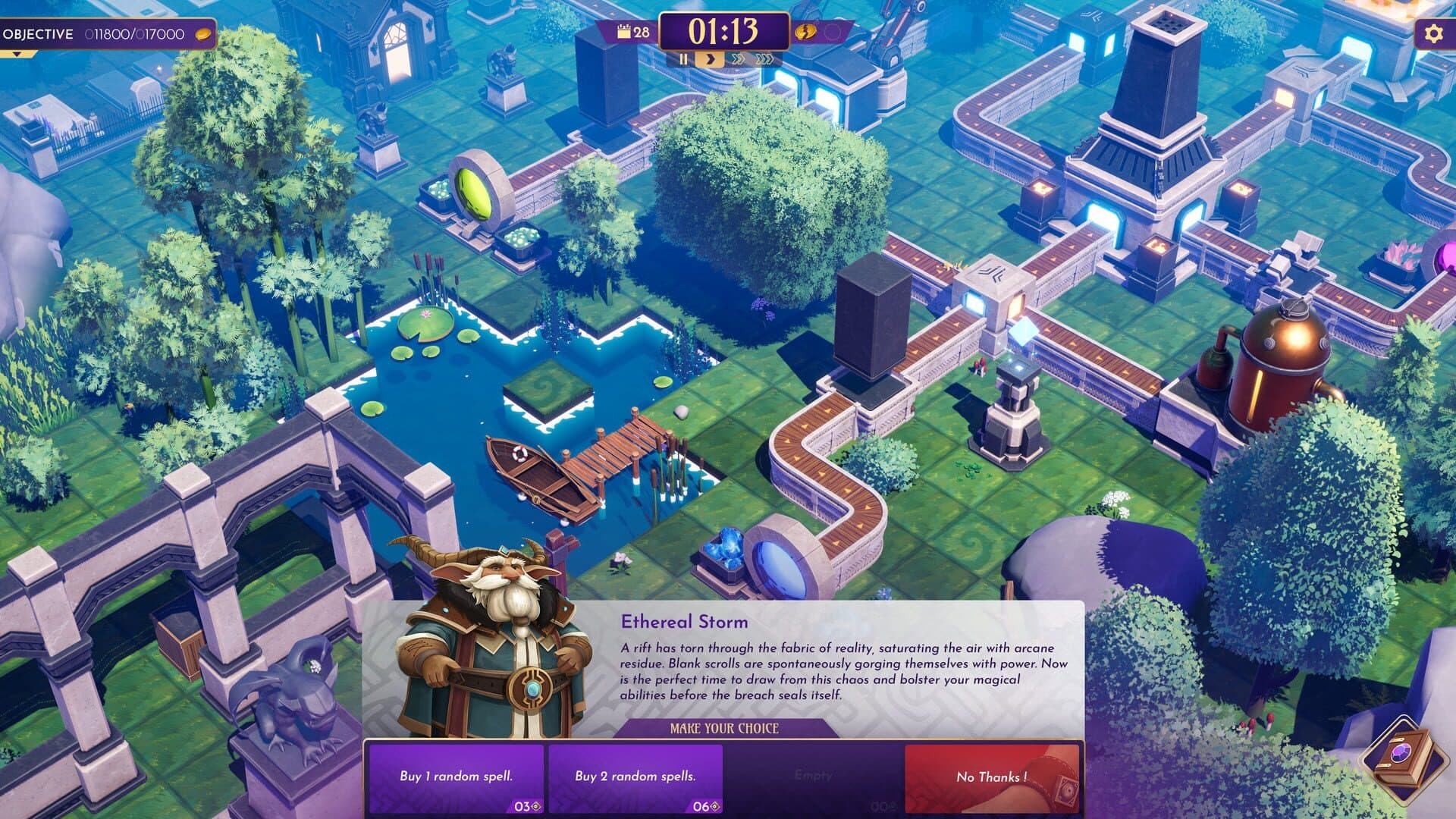Screen dimensions: 1456x819
Task: Click the objective progress counter 11800/17000
Action: pyautogui.click(x=136, y=33)
